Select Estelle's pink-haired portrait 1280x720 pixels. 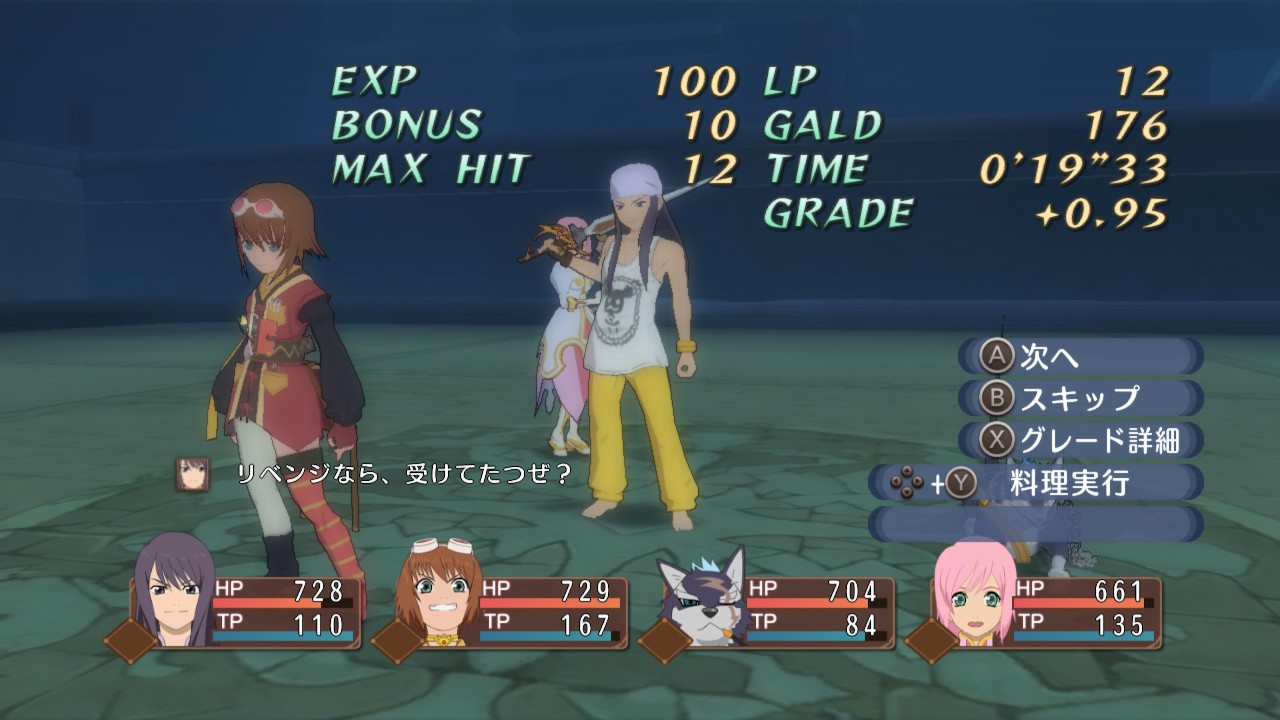971,602
